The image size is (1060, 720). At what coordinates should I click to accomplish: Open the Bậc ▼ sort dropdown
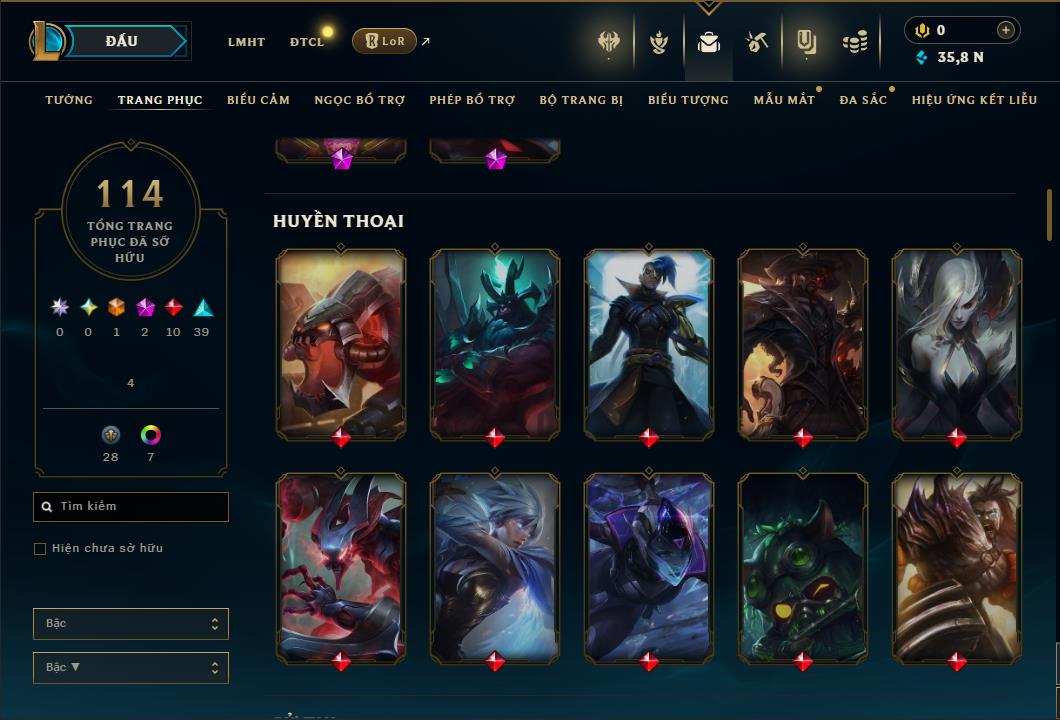click(131, 667)
